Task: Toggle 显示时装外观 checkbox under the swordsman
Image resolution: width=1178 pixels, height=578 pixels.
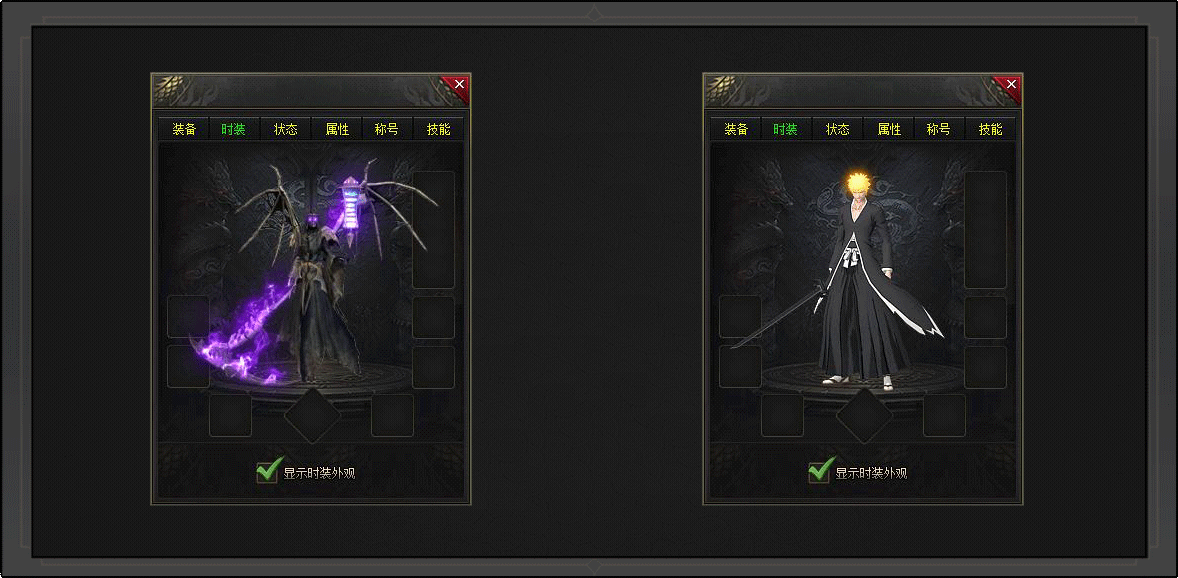Action: (819, 471)
